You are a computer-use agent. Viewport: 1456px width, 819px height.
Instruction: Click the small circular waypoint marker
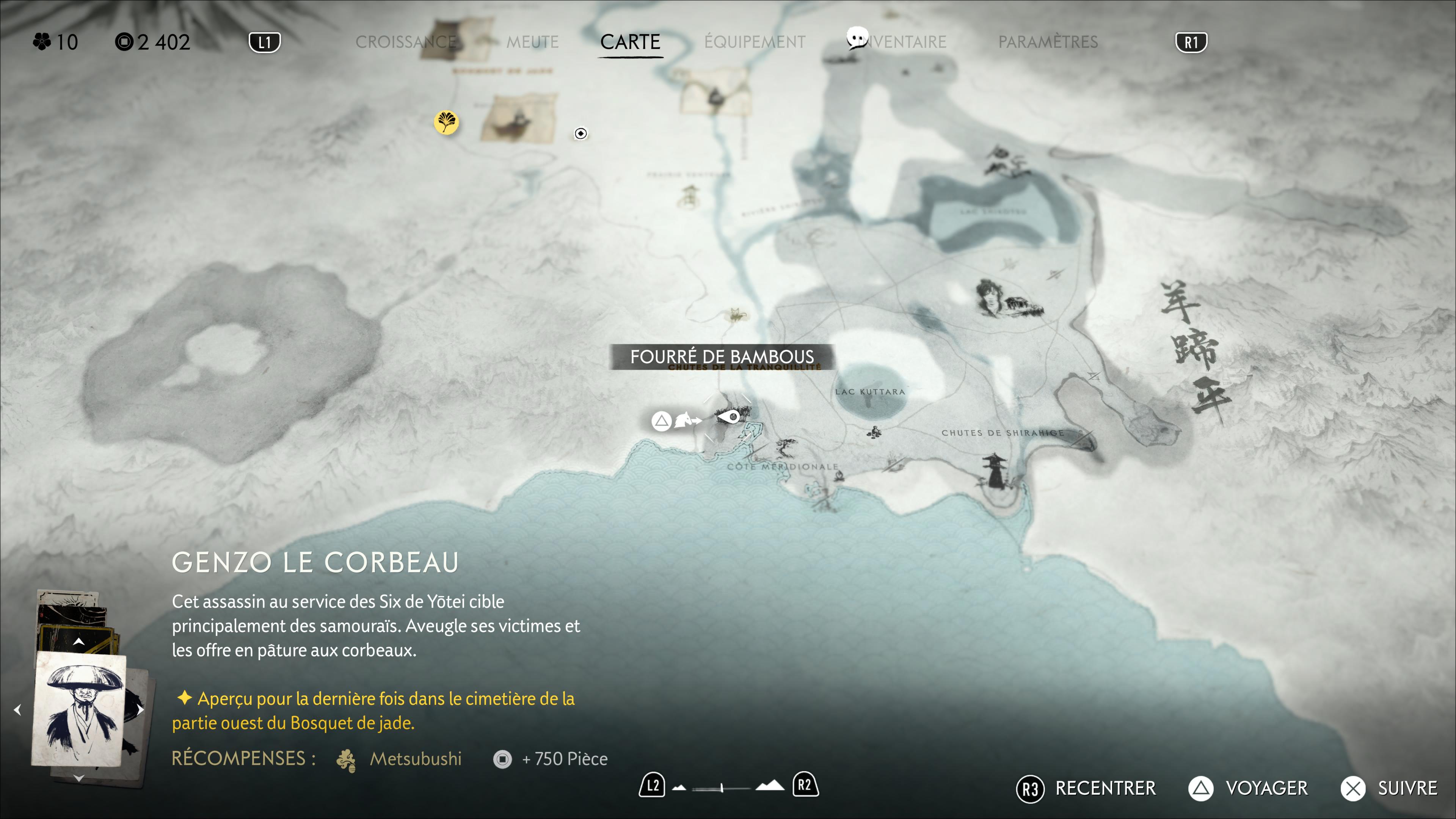tap(581, 133)
